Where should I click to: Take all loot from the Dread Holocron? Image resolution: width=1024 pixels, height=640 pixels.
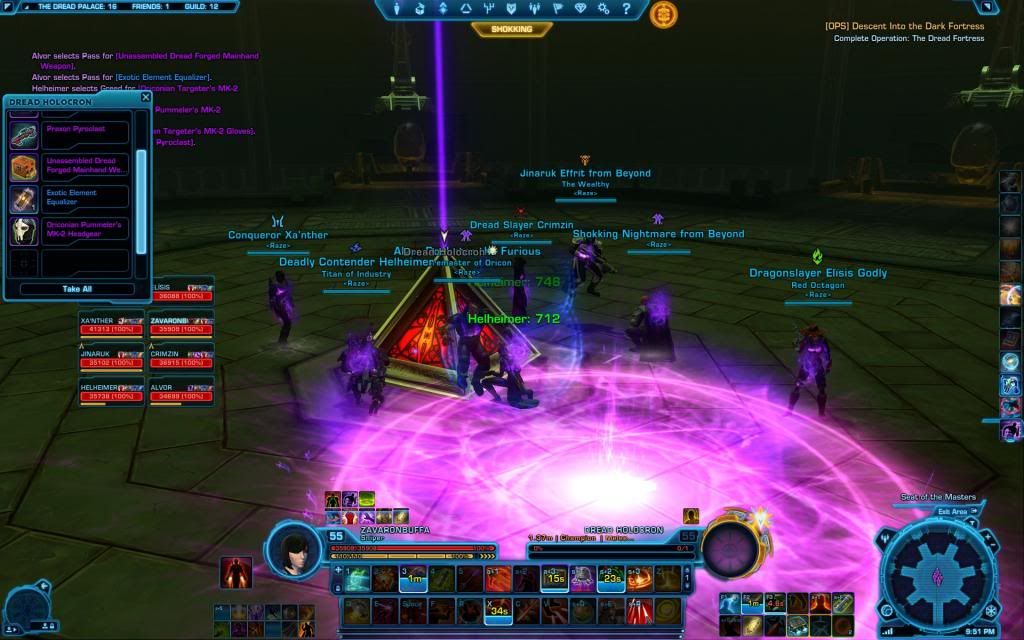point(77,289)
